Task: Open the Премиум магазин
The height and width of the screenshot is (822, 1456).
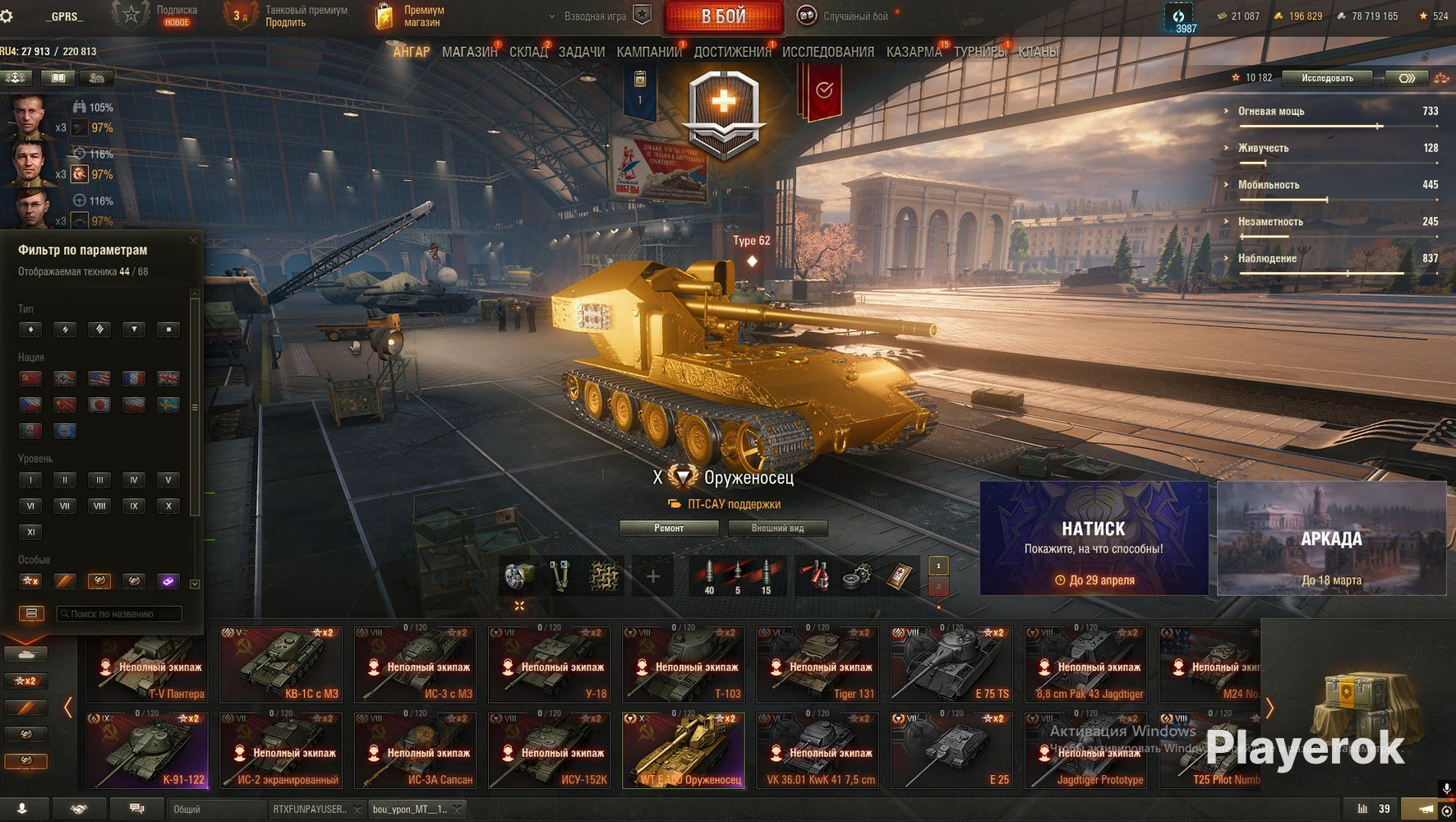Action: pyautogui.click(x=411, y=16)
